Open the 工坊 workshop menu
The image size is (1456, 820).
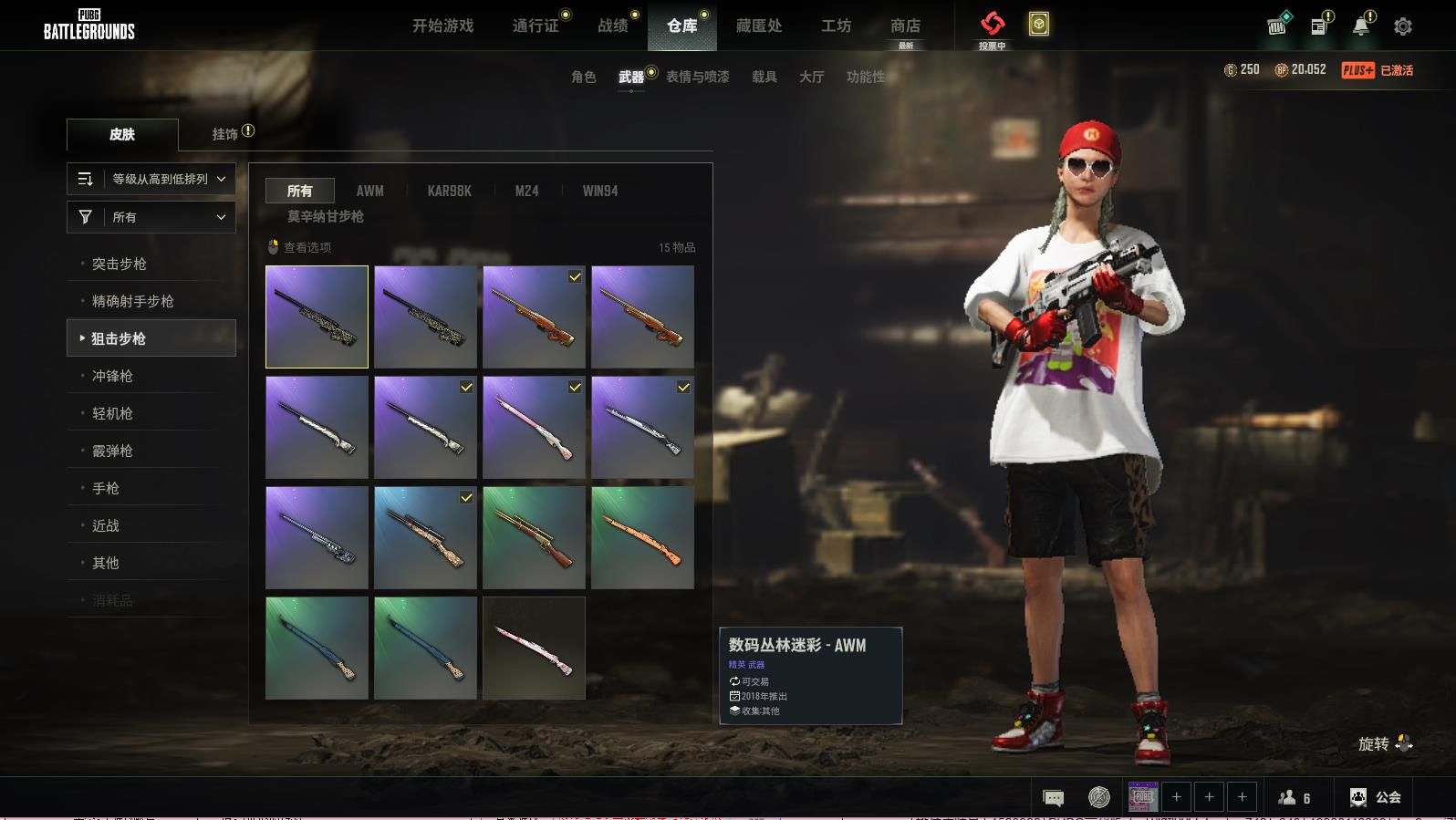[x=836, y=26]
